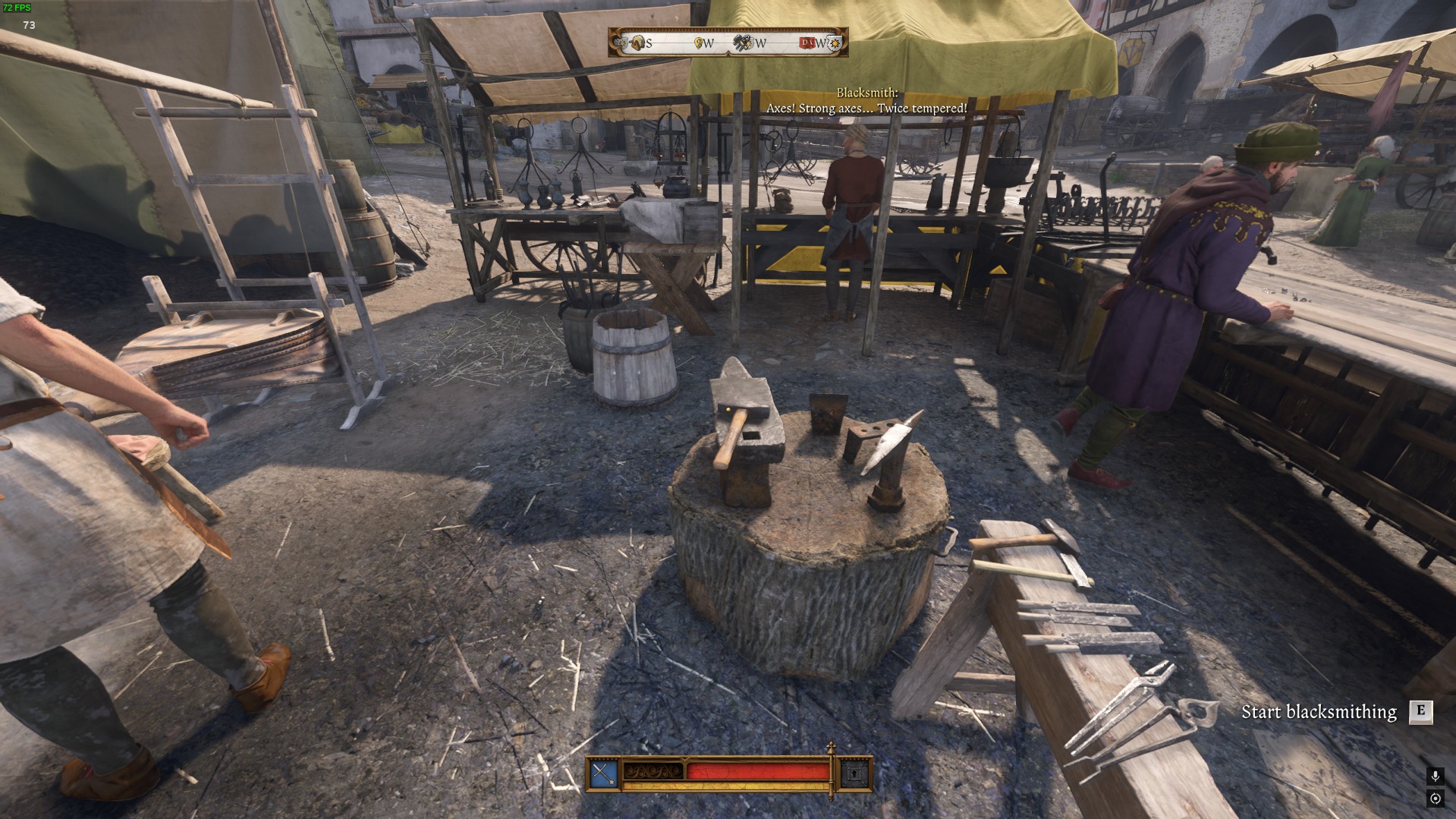The width and height of the screenshot is (1456, 819).
Task: Select the scabbard icon near the S compass marker
Action: click(x=639, y=41)
